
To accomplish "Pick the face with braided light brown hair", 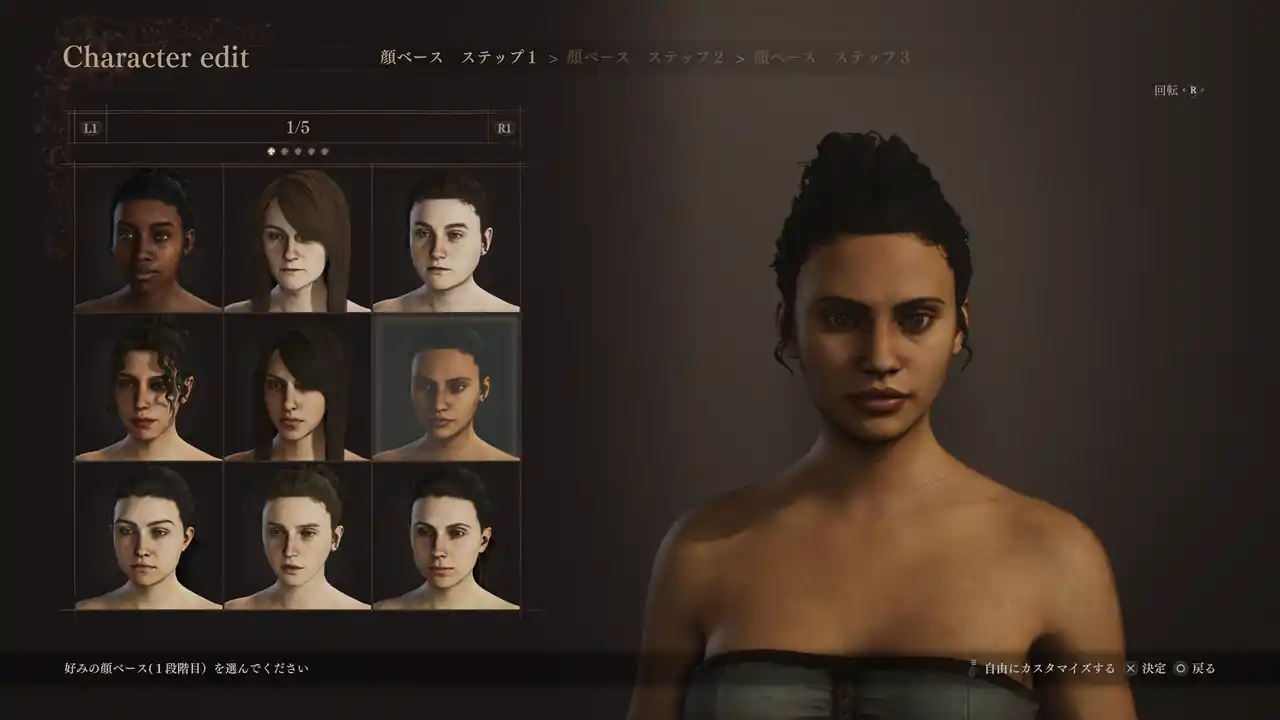I will click(297, 536).
